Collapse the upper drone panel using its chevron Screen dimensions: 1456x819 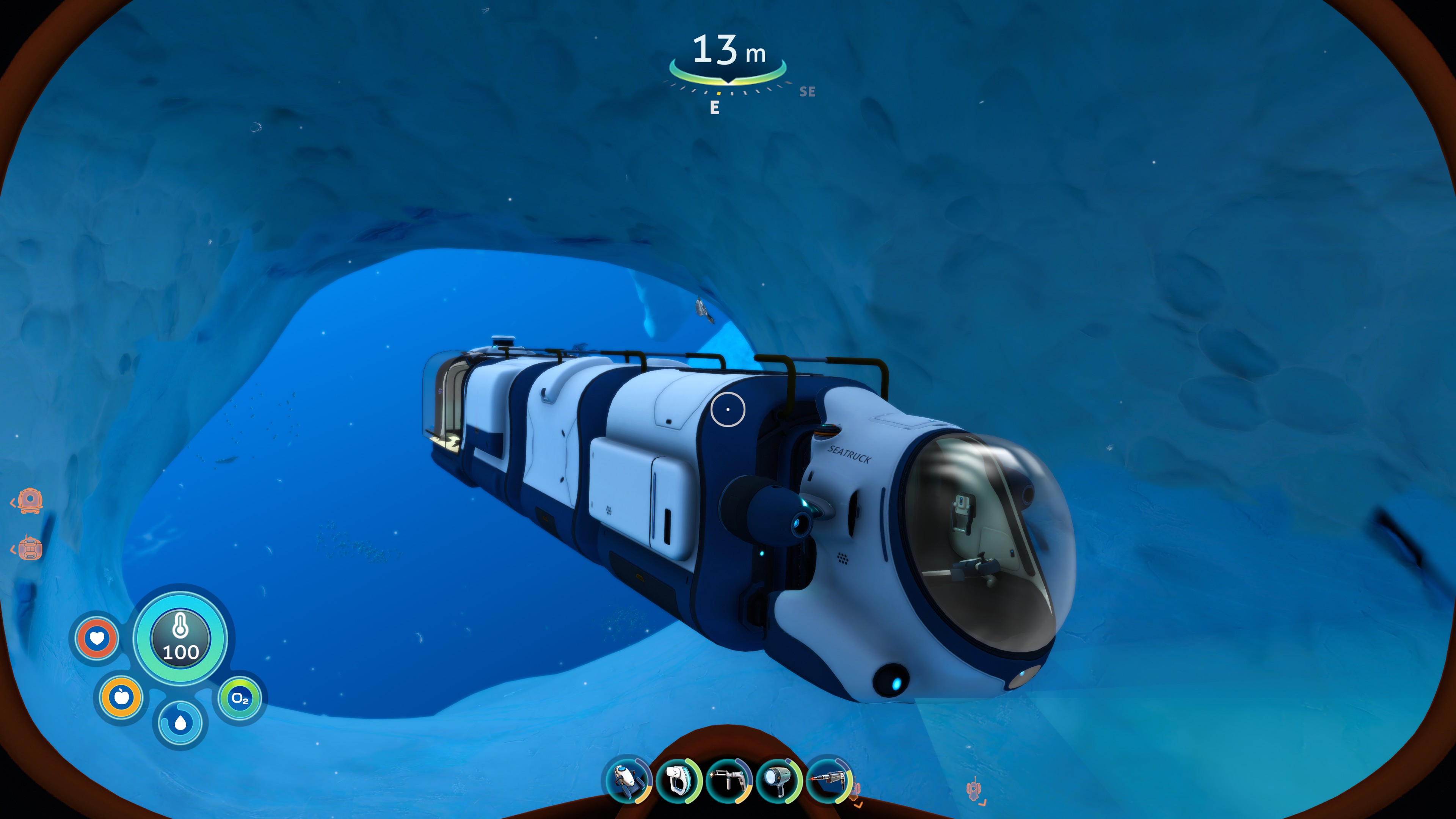(13, 502)
